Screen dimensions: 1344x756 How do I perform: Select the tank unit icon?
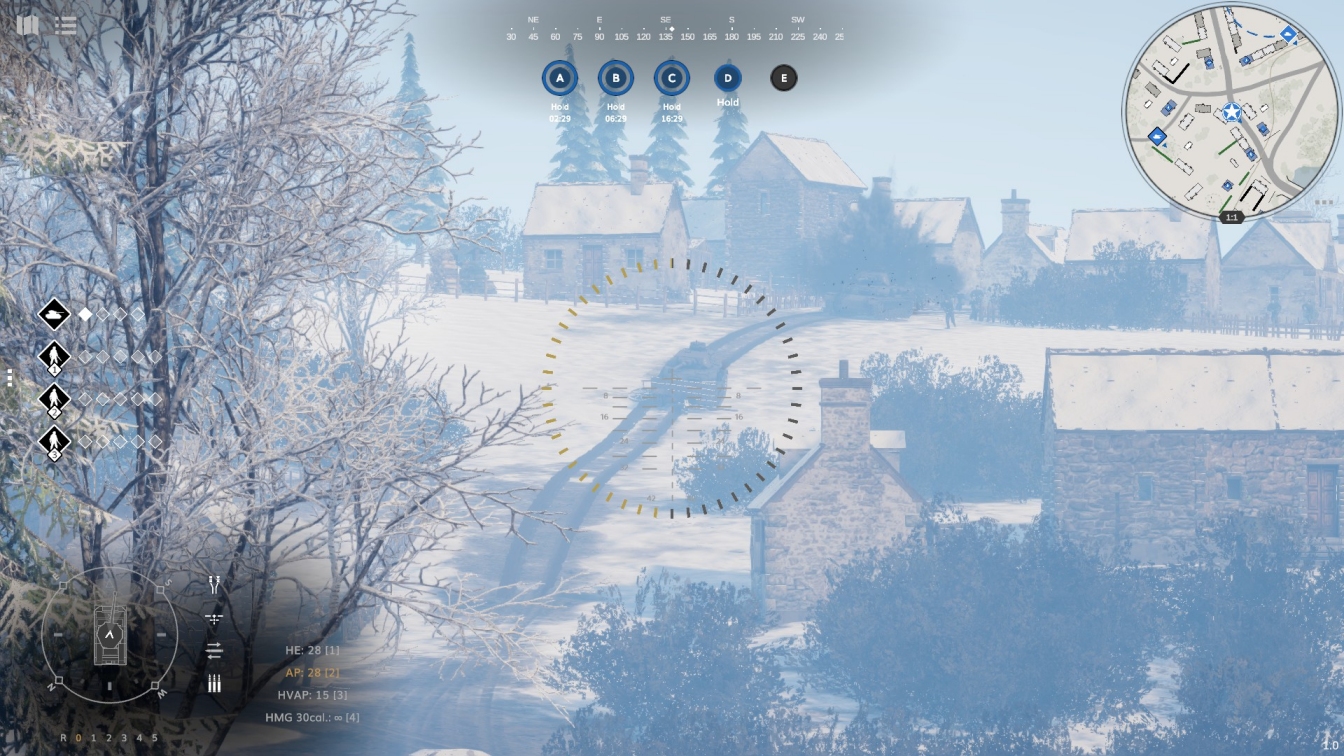pyautogui.click(x=54, y=314)
